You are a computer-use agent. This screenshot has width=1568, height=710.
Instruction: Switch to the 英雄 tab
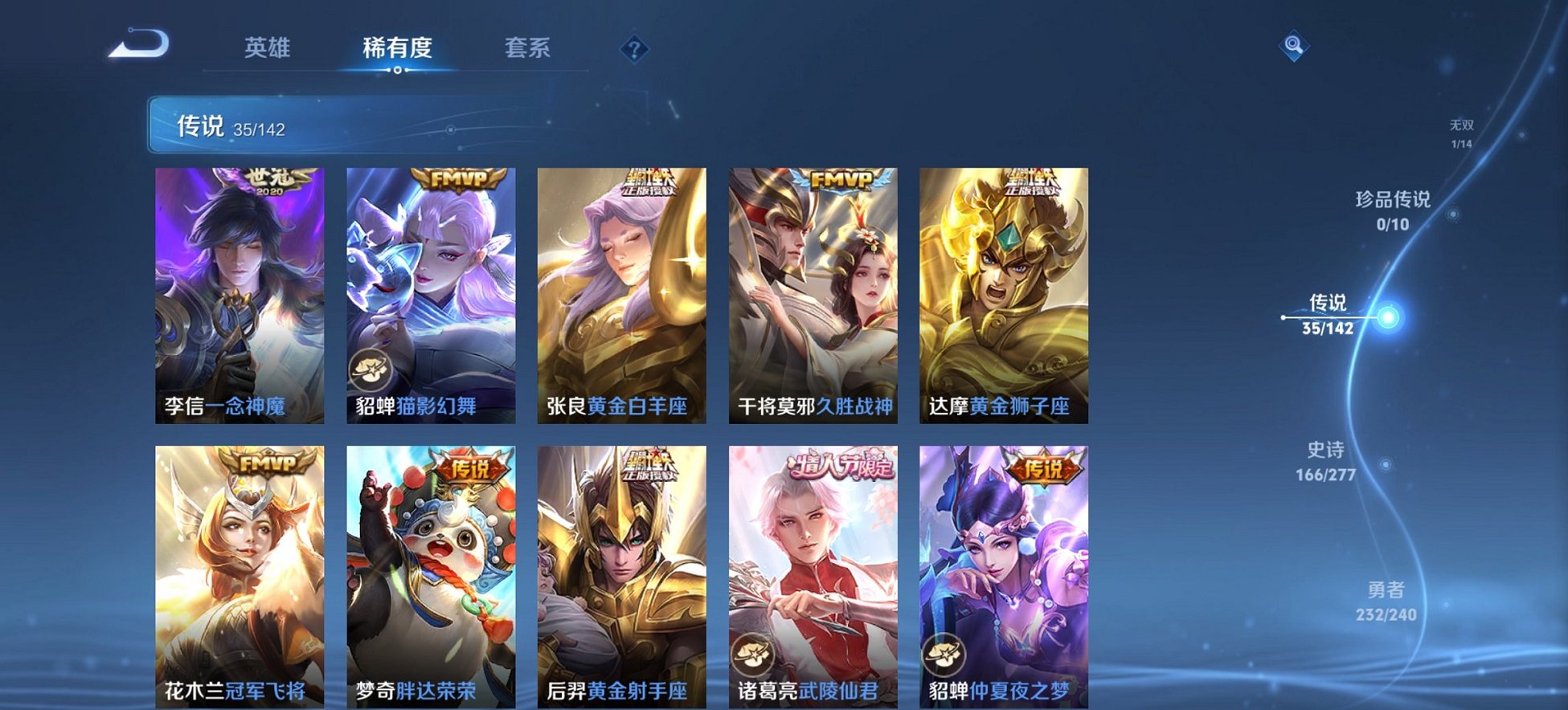268,48
